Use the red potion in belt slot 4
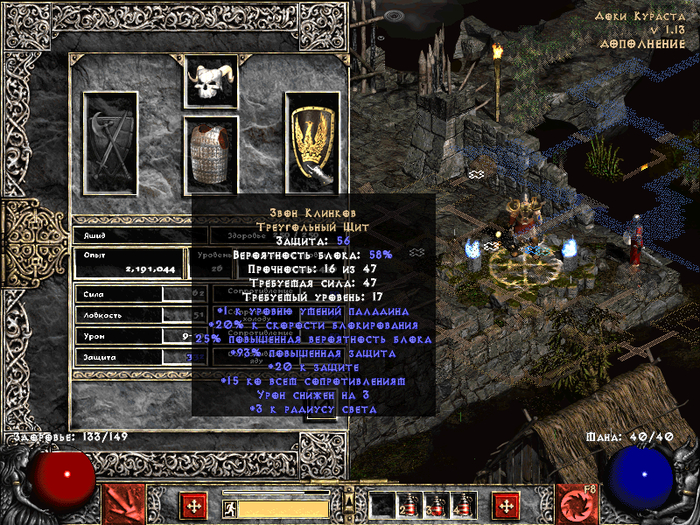Screen dimensions: 700x525 (x=463, y=506)
